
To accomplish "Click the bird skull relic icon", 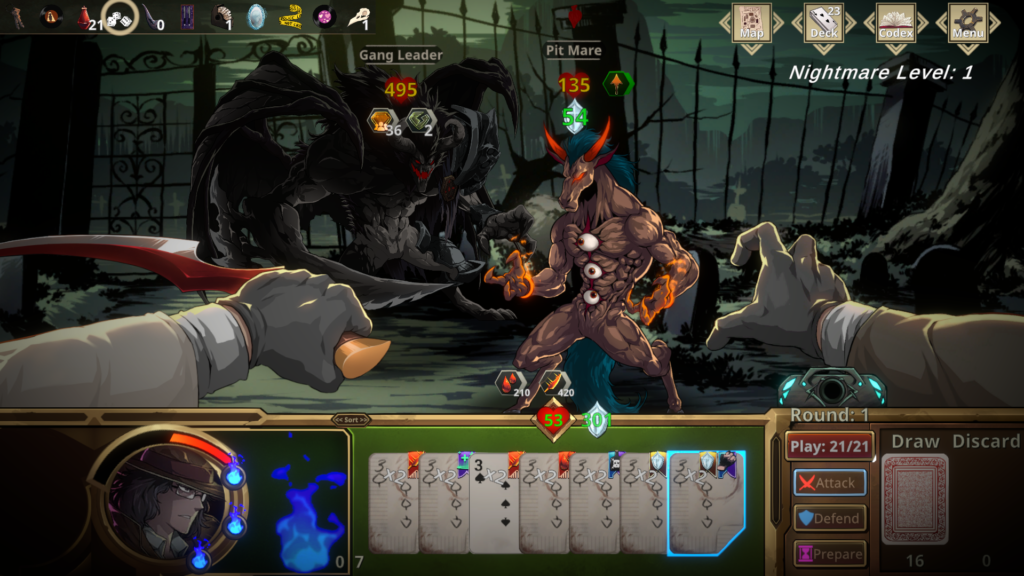I will point(357,17).
